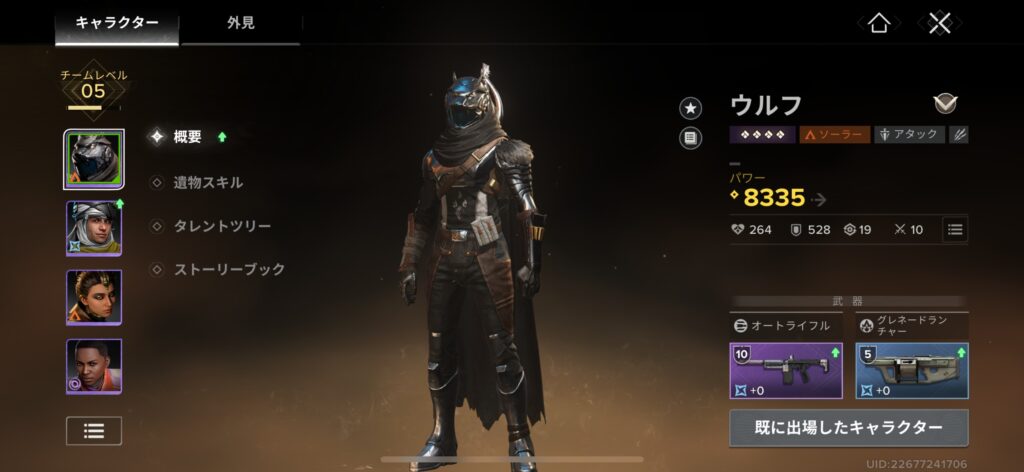Go to home screen via house icon
This screenshot has width=1024, height=472.
pos(879,23)
